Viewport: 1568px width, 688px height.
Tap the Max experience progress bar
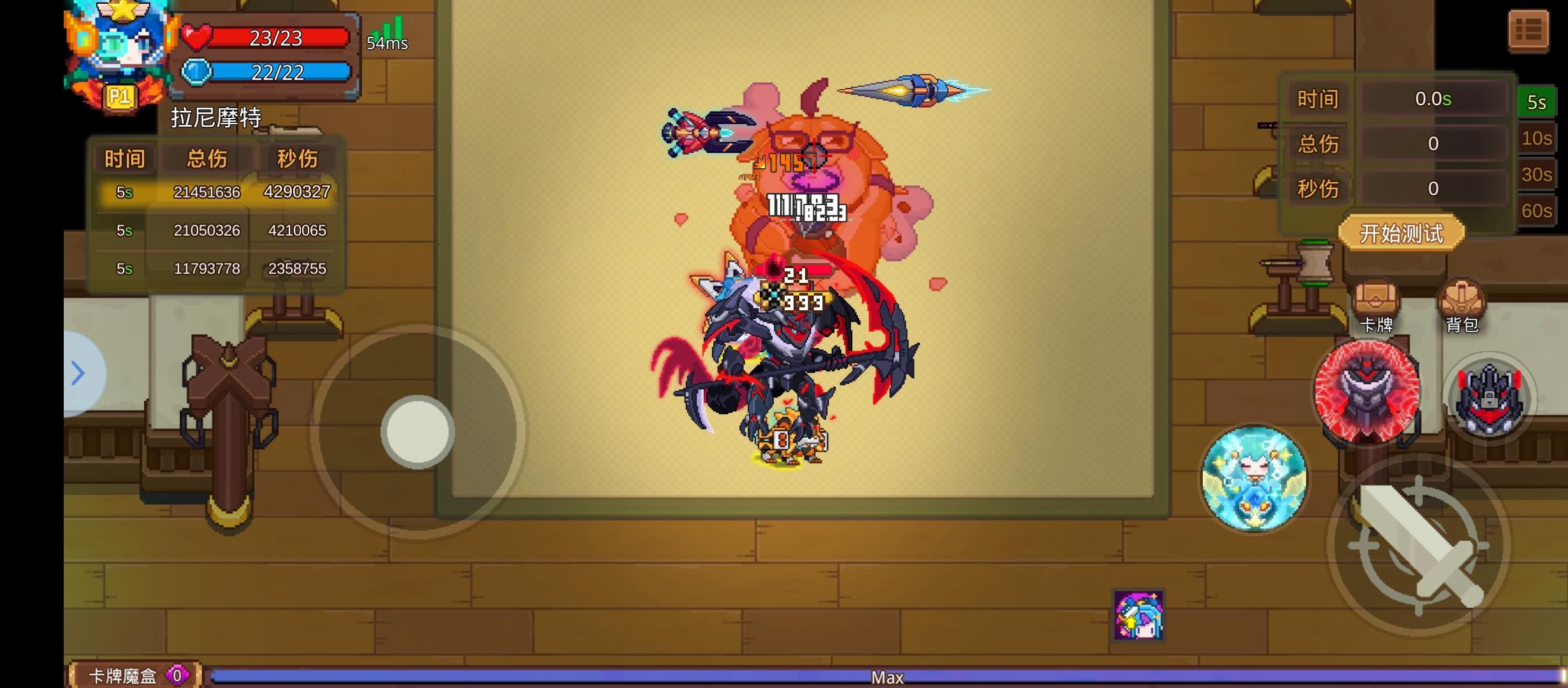pos(886,677)
